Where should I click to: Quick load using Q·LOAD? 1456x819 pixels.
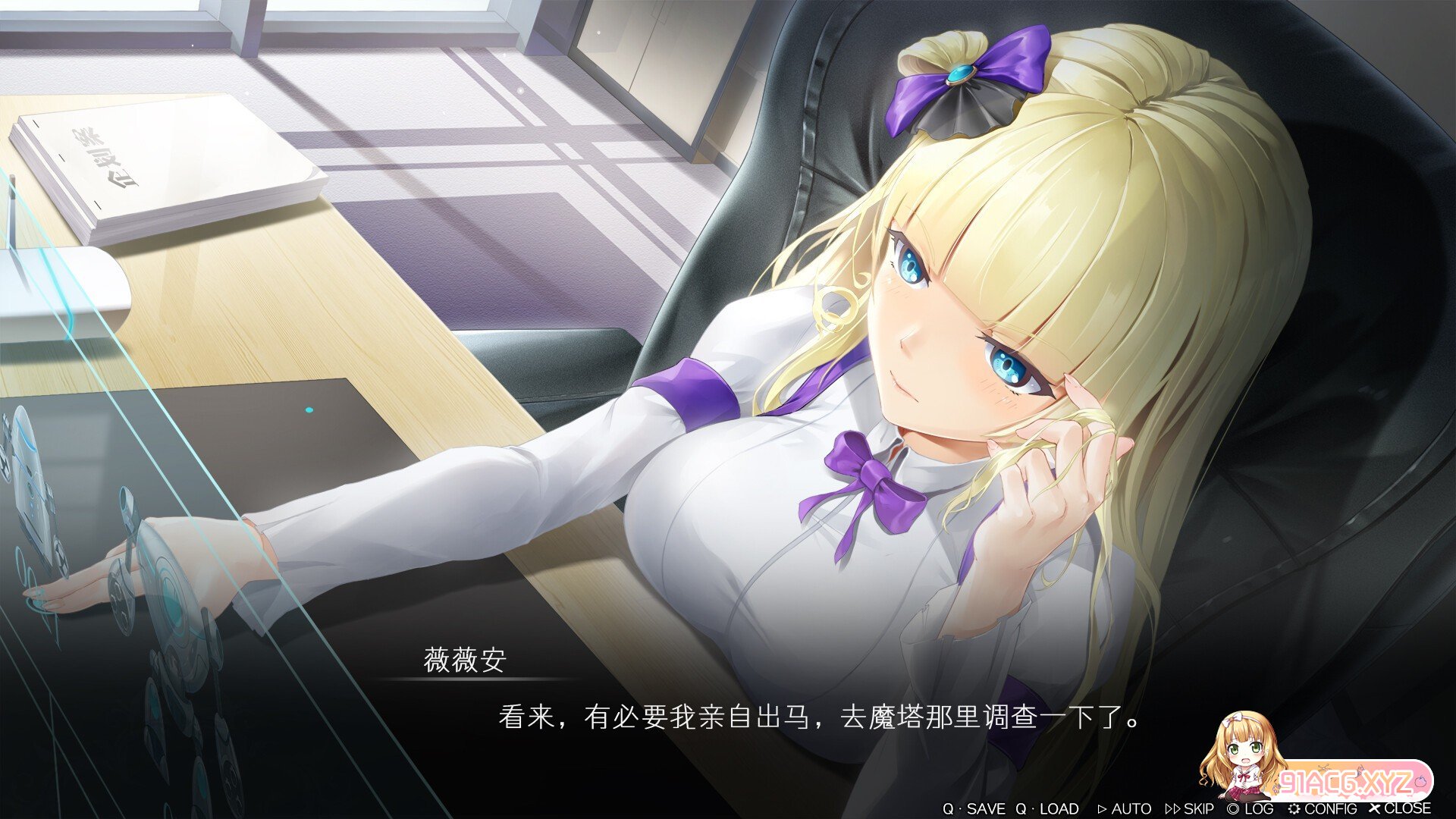[x=1047, y=808]
